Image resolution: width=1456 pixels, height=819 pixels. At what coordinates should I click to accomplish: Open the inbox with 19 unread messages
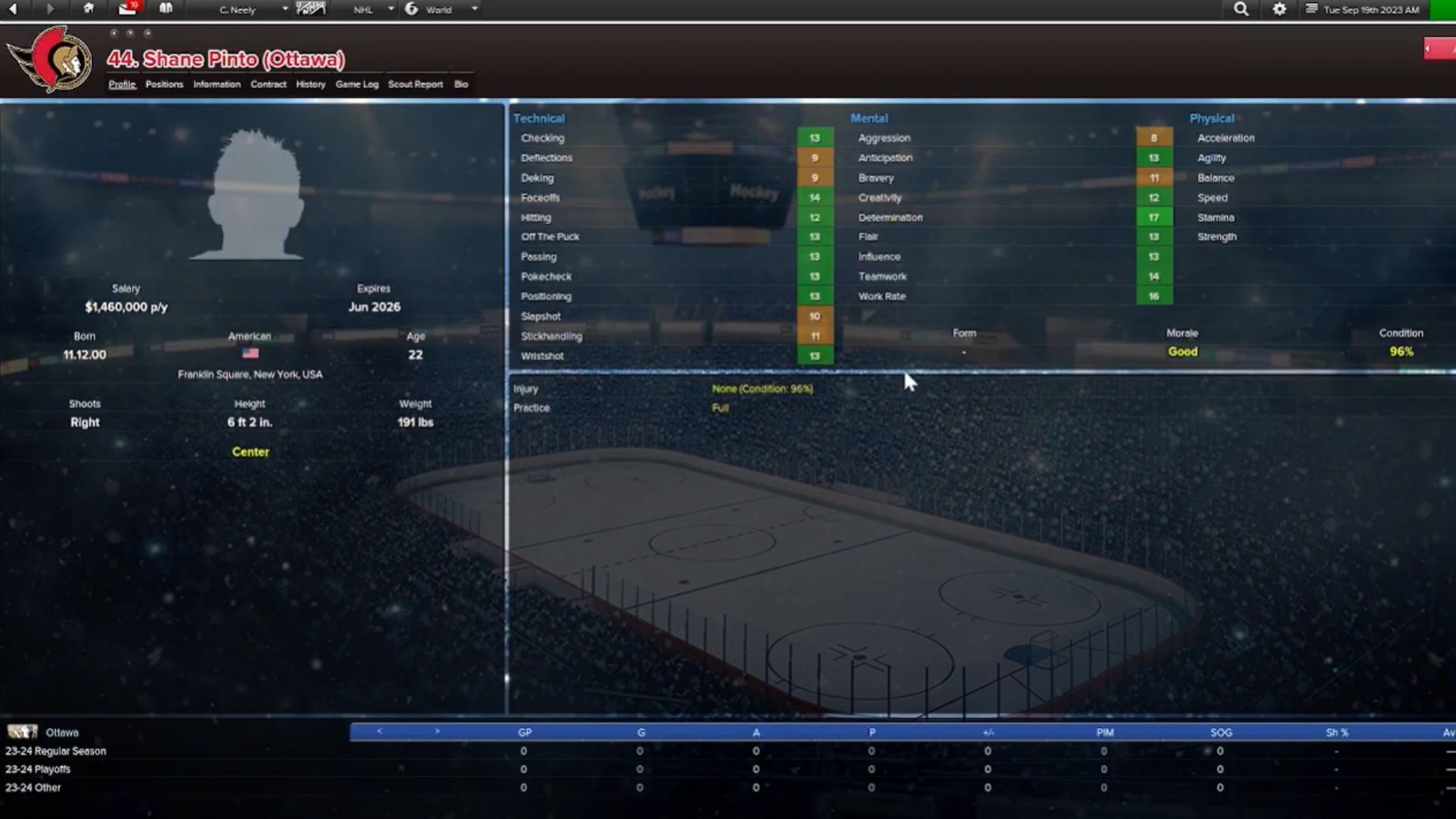coord(126,9)
